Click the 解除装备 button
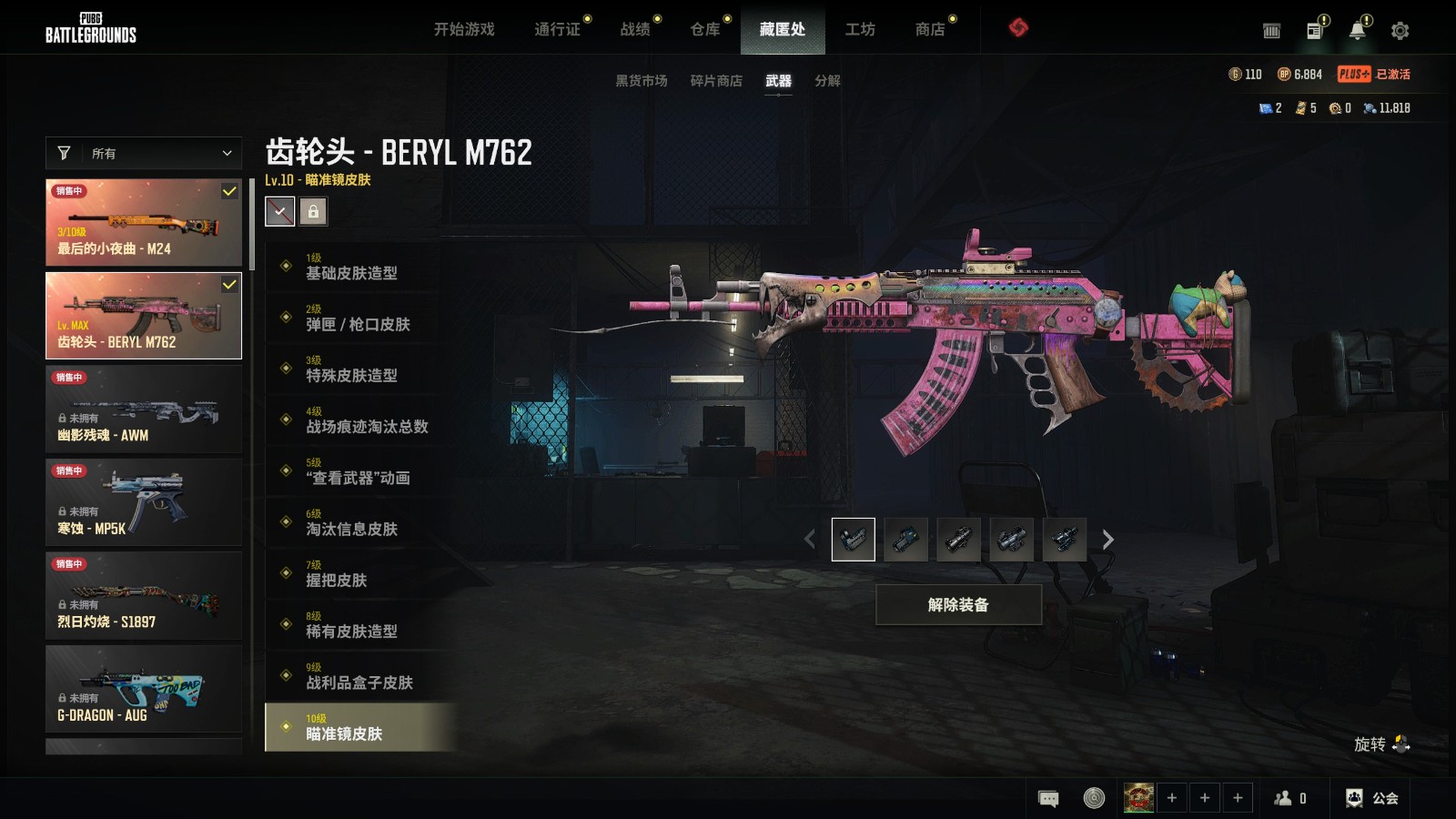Image resolution: width=1456 pixels, height=819 pixels. click(958, 605)
